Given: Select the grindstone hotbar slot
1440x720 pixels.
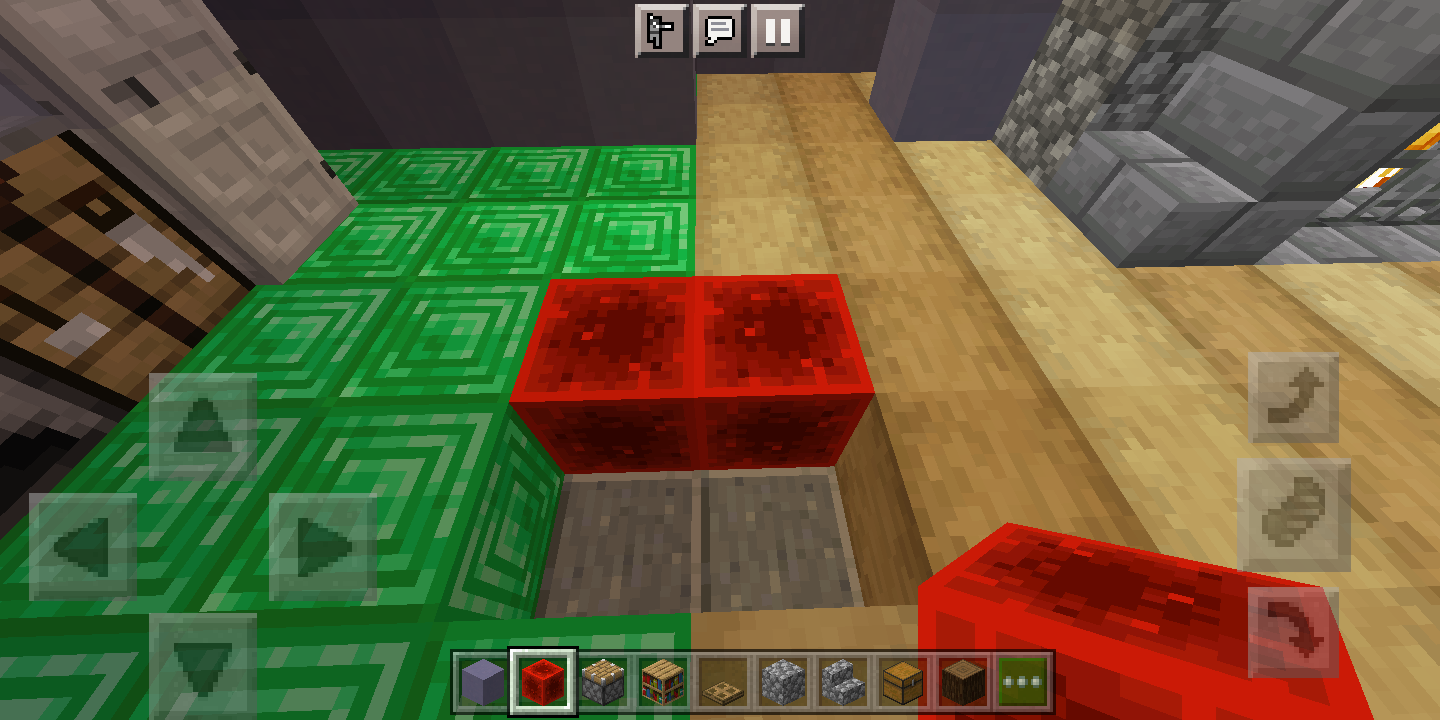Looking at the screenshot, I should pyautogui.click(x=600, y=678).
